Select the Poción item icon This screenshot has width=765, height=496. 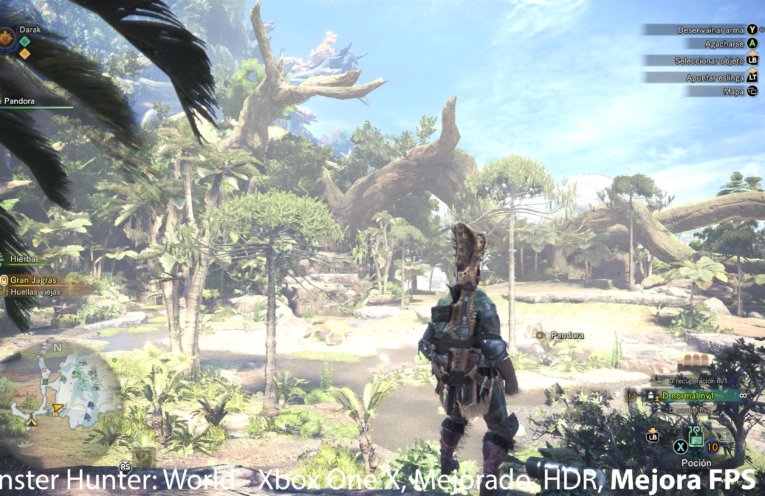[694, 437]
